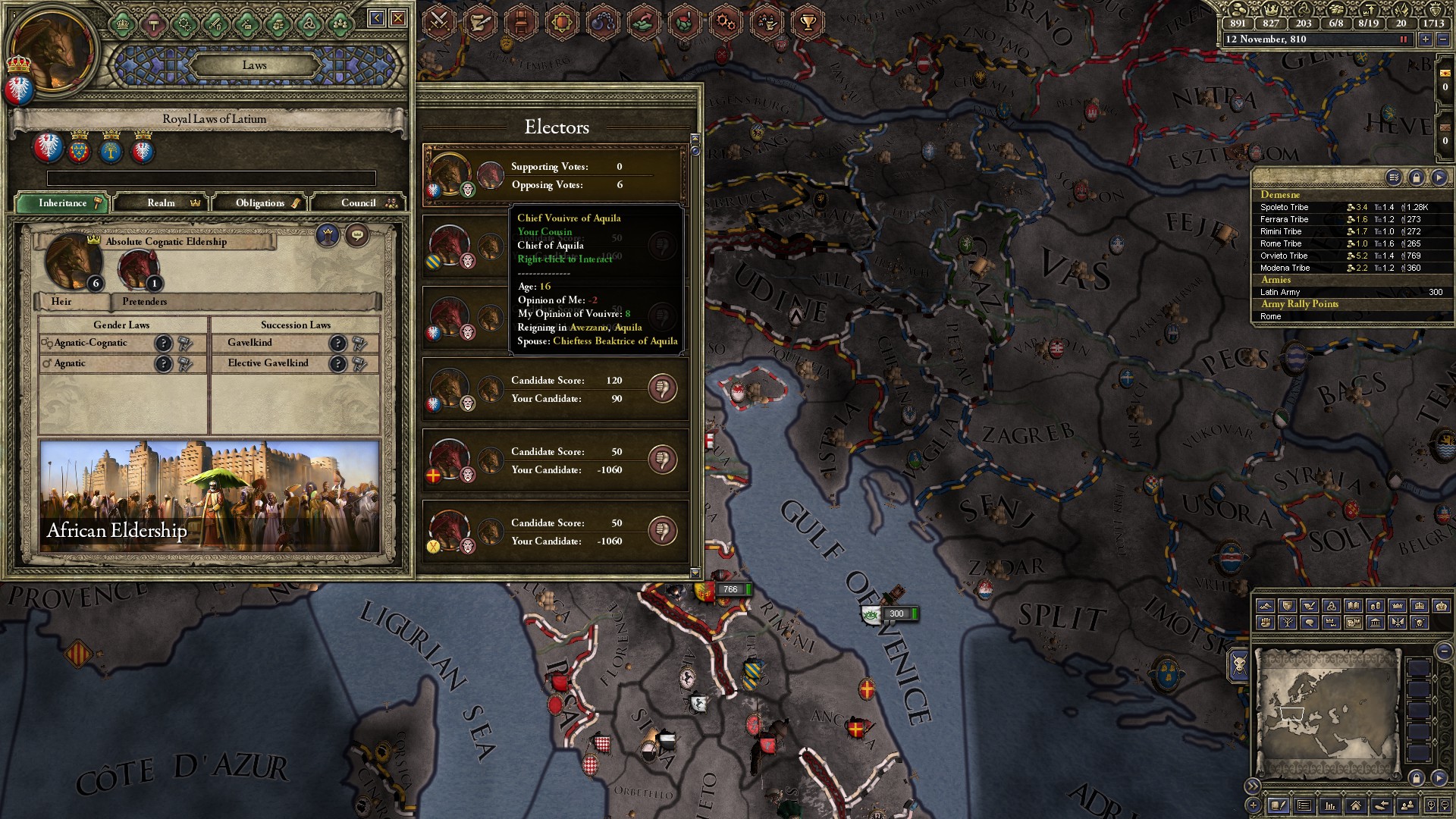Viewport: 1456px width, 819px height.
Task: Choose the Agnatic-Cognatic gender law
Action: [91, 343]
